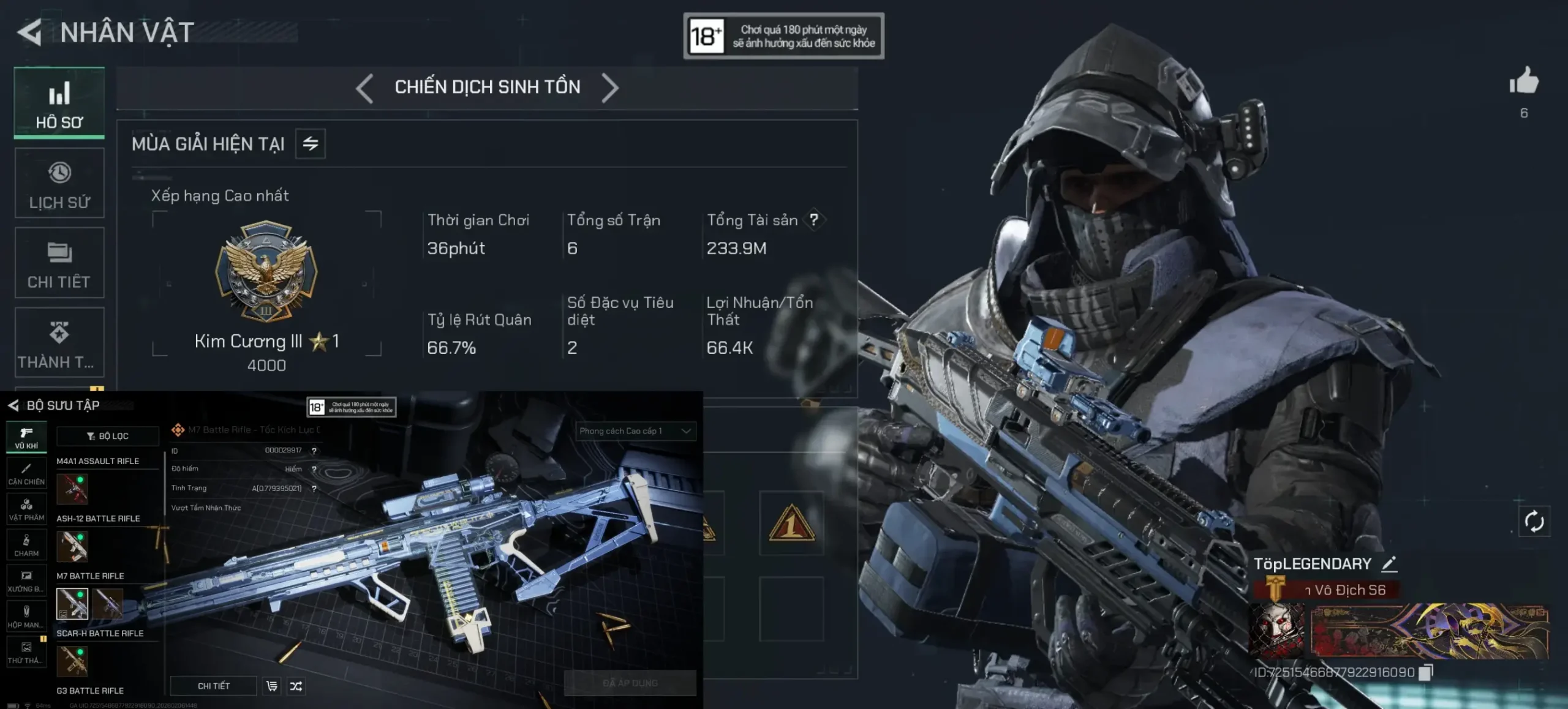Screen dimensions: 1568x709
Task: Edit the TöpLEGENDARY player name
Action: pyautogui.click(x=1389, y=564)
